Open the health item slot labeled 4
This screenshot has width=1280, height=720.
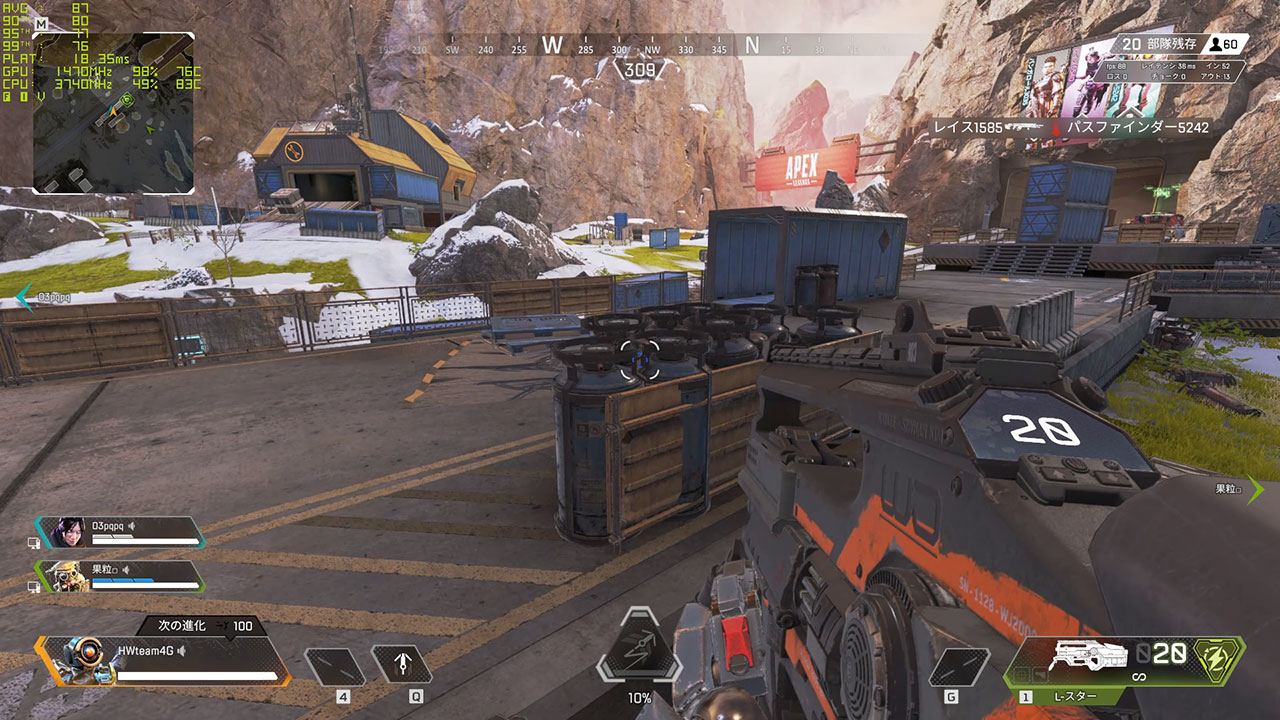click(x=335, y=667)
